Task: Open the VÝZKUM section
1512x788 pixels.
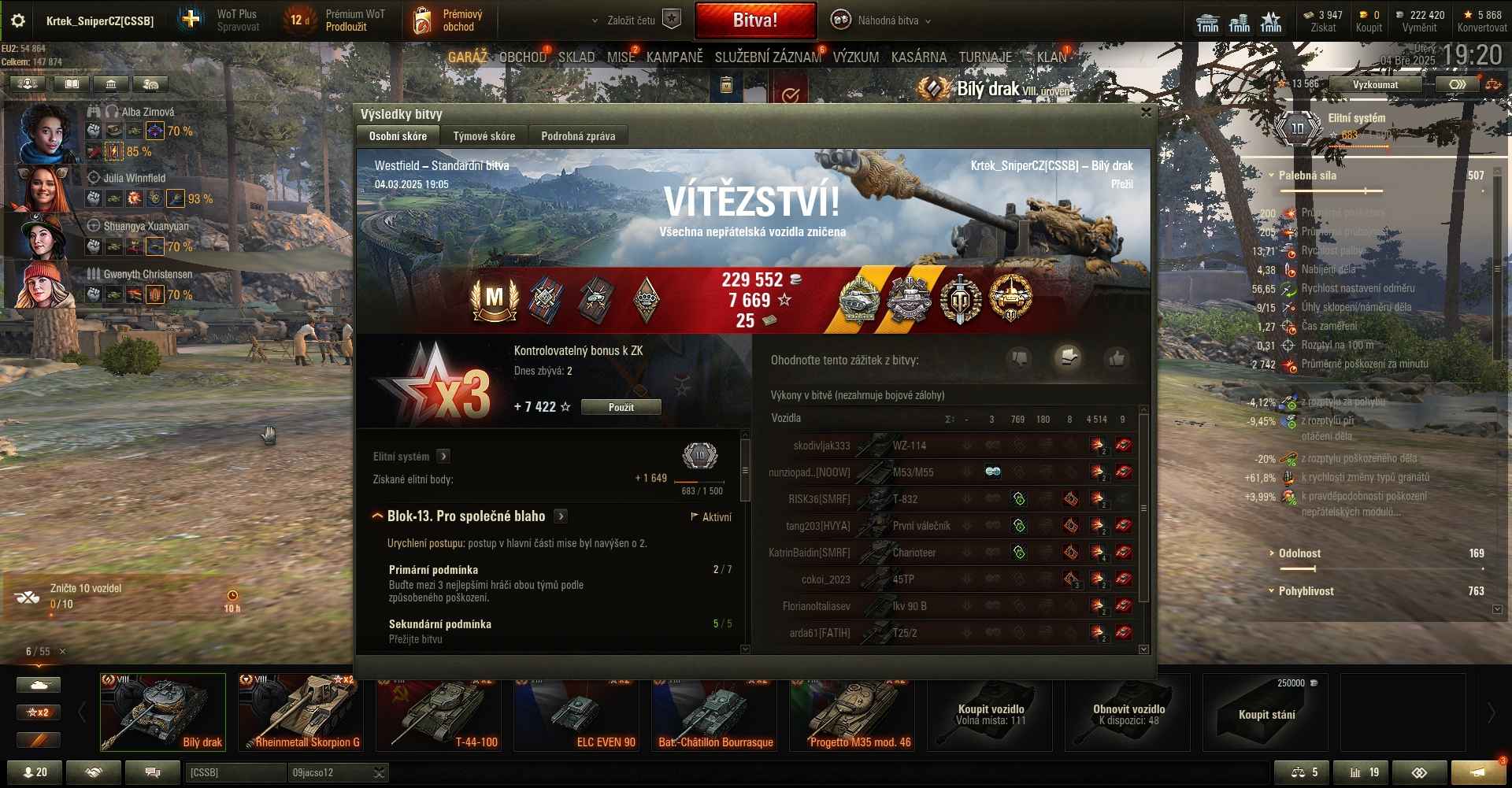Action: click(x=855, y=57)
